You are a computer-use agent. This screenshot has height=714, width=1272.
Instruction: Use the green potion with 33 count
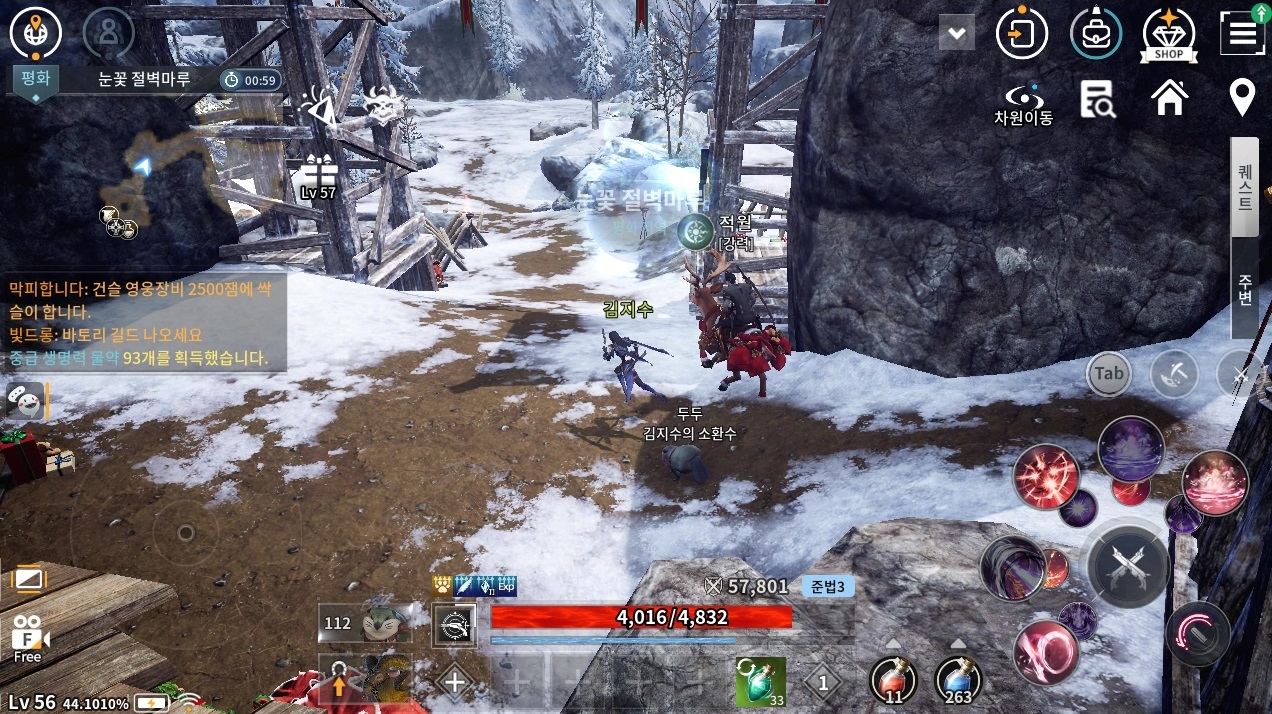tap(760, 681)
